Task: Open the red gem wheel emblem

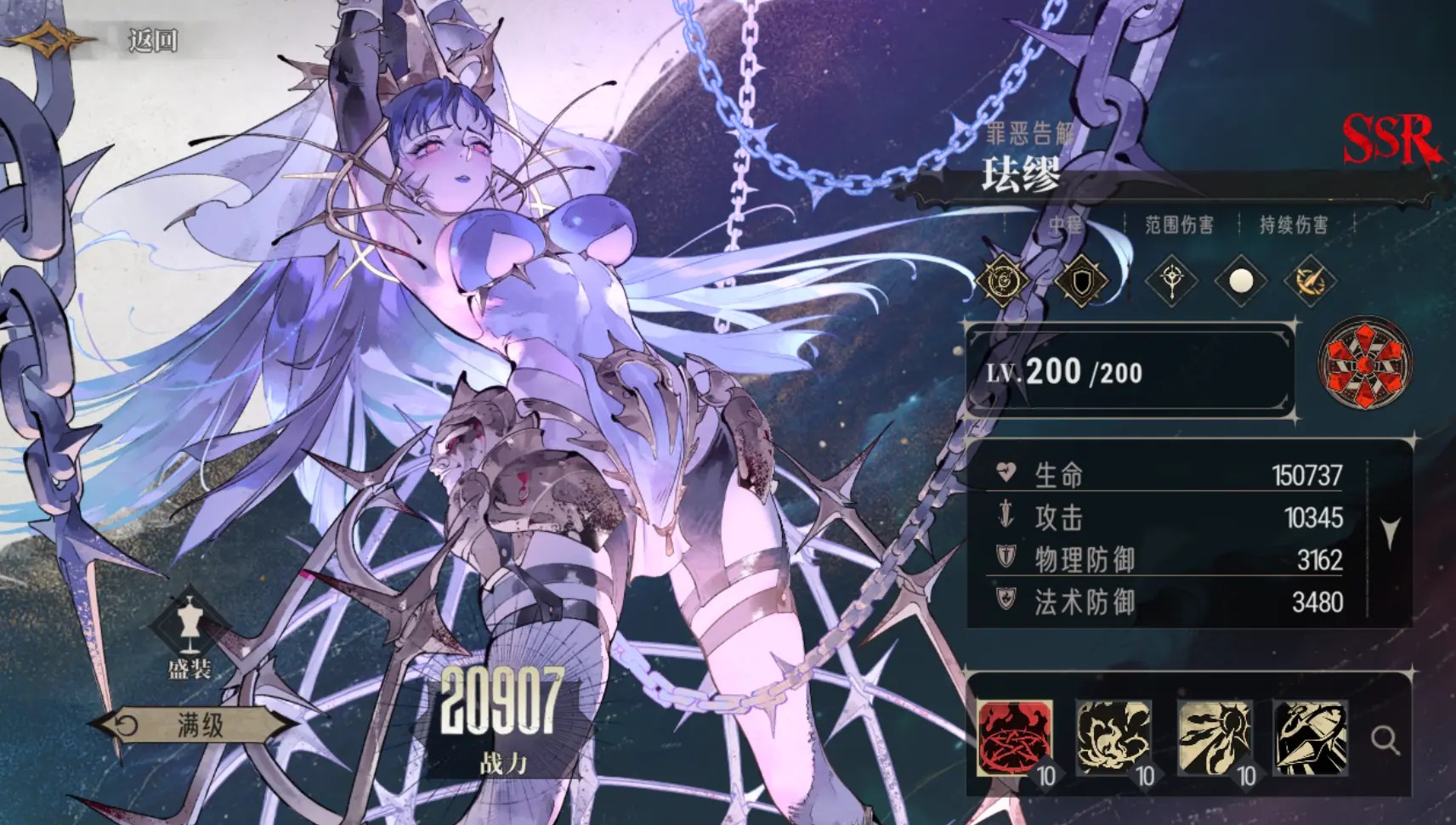Action: point(1364,364)
